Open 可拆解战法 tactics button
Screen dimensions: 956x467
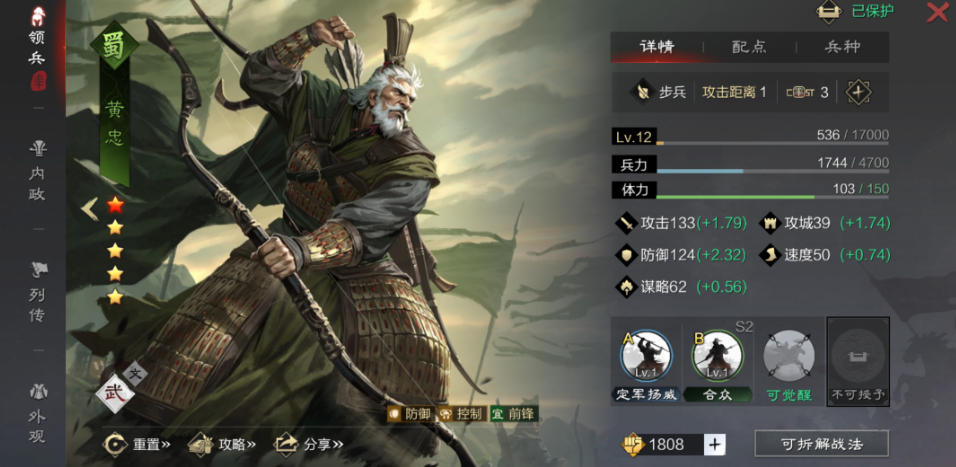point(821,444)
